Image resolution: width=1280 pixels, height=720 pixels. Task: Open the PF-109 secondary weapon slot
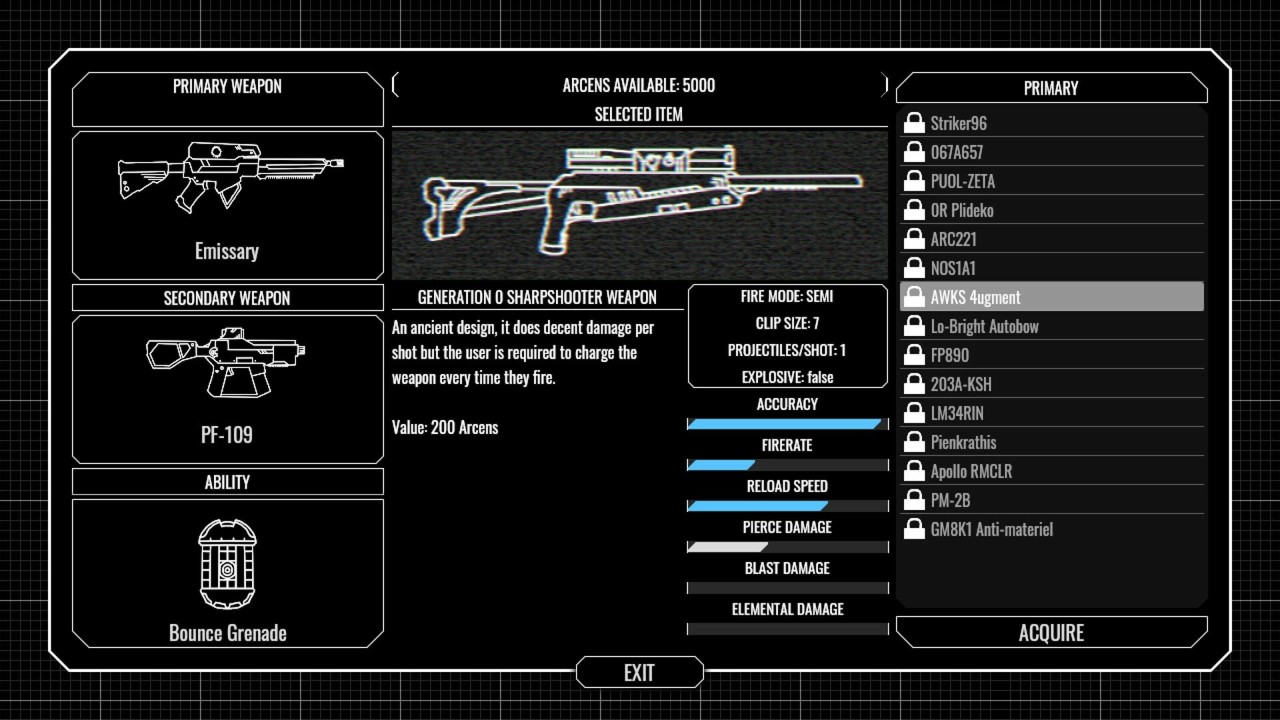pyautogui.click(x=227, y=388)
